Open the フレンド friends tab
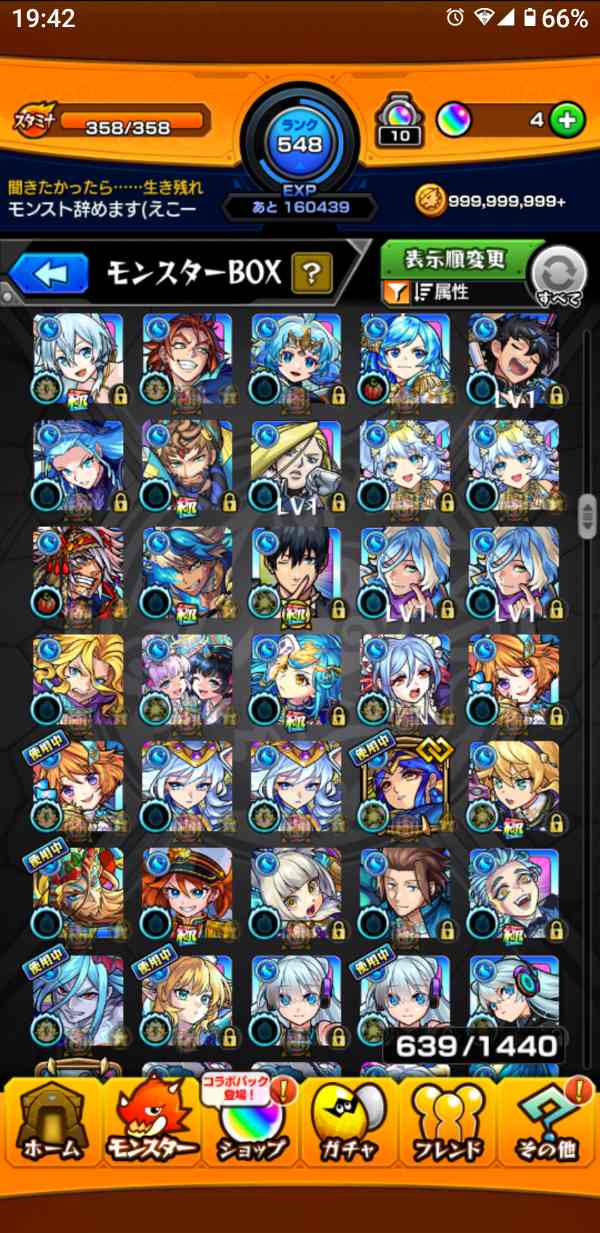The width and height of the screenshot is (600, 1233). pyautogui.click(x=449, y=1135)
